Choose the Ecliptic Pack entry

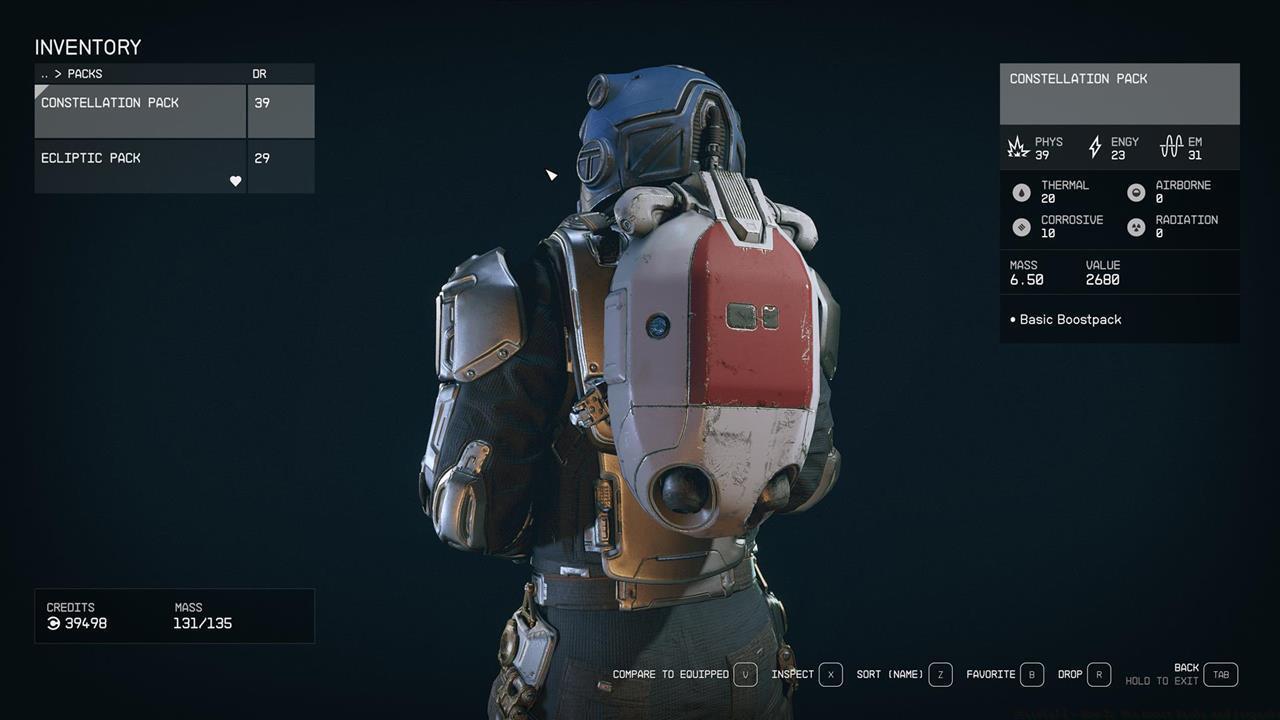[x=140, y=165]
